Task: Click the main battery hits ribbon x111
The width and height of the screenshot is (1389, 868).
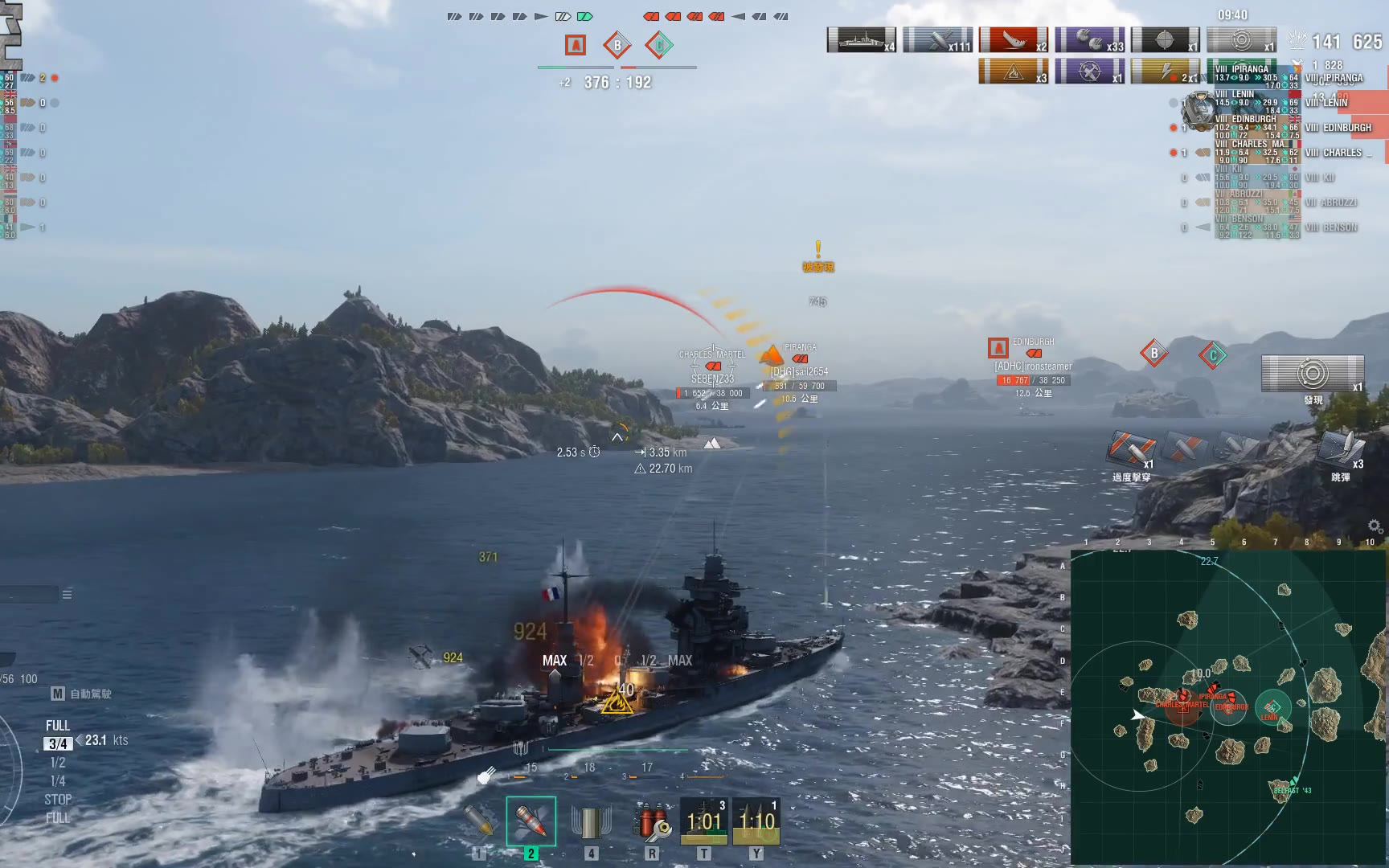Action: pyautogui.click(x=937, y=40)
